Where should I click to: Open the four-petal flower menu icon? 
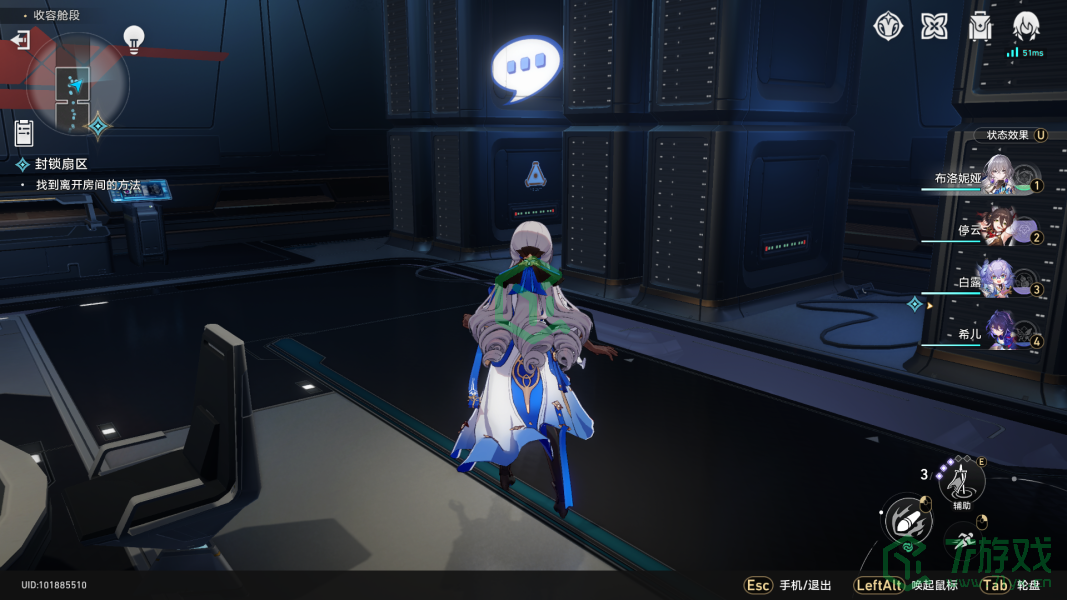point(934,27)
